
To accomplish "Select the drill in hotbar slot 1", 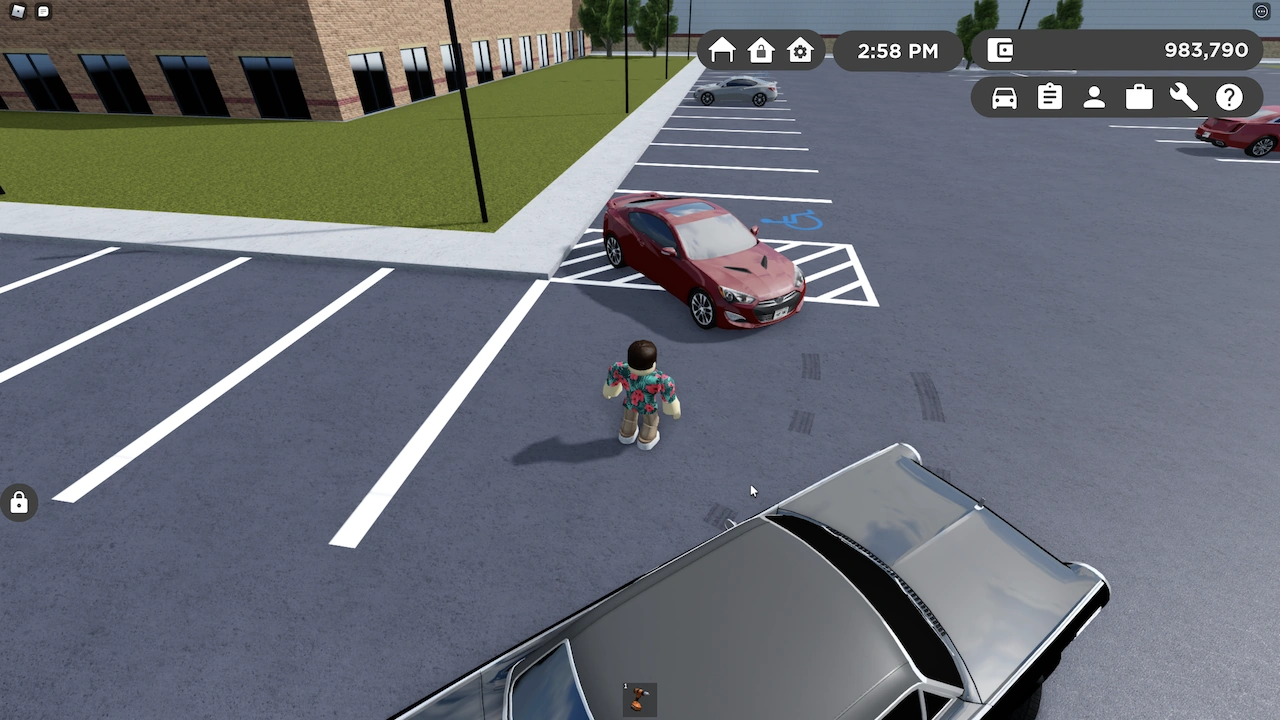I will click(638, 700).
